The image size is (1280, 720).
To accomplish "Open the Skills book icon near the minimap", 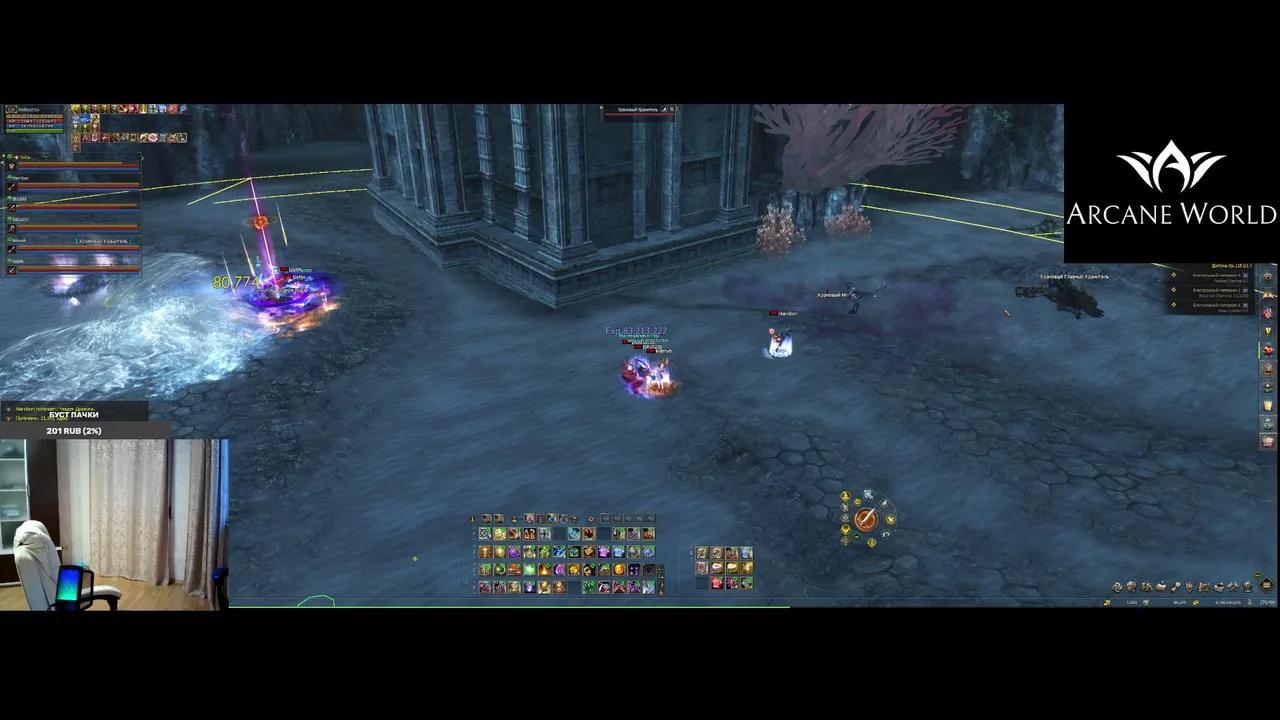I will (1162, 586).
